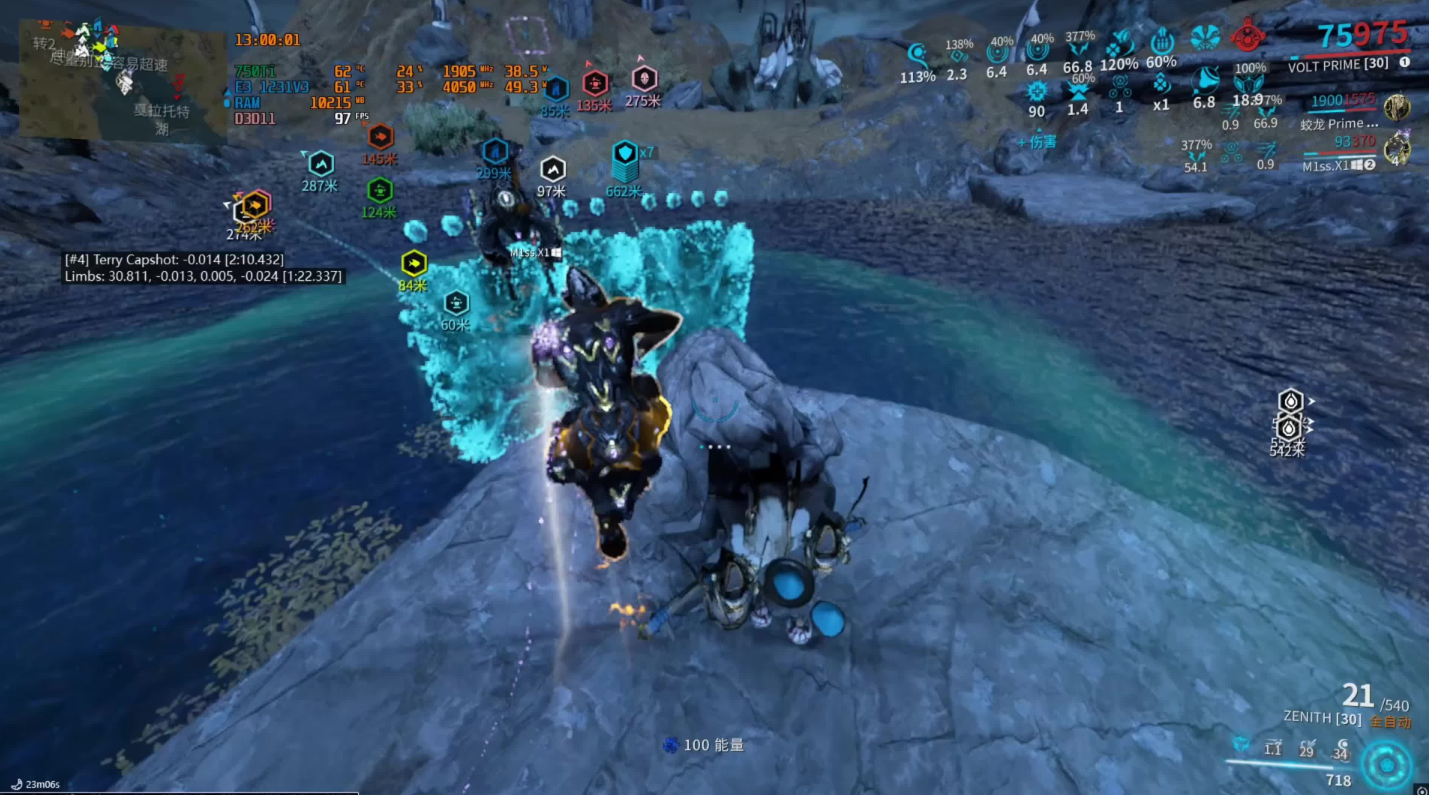Select the orange fish waypoint at 145米

(x=380, y=137)
